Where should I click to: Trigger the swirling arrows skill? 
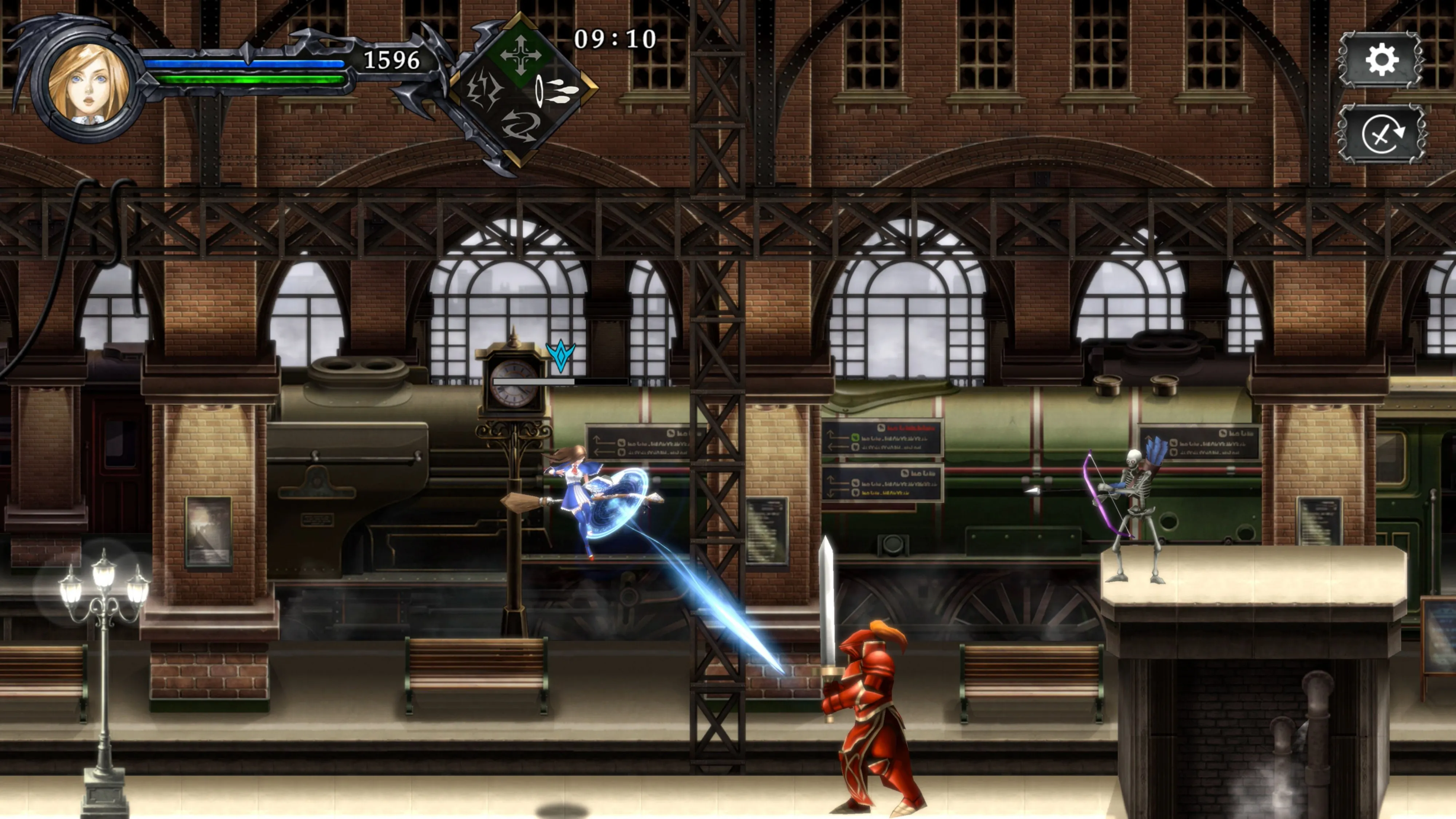point(519,126)
